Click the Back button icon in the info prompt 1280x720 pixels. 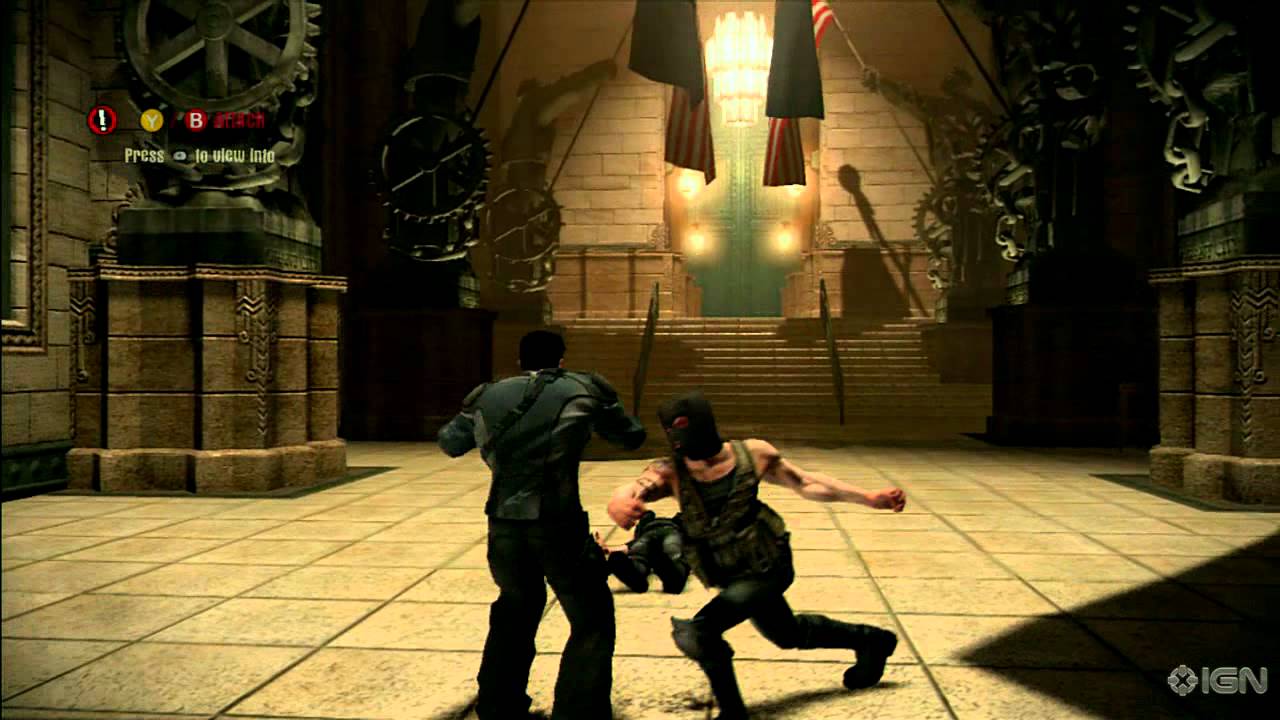pos(180,155)
